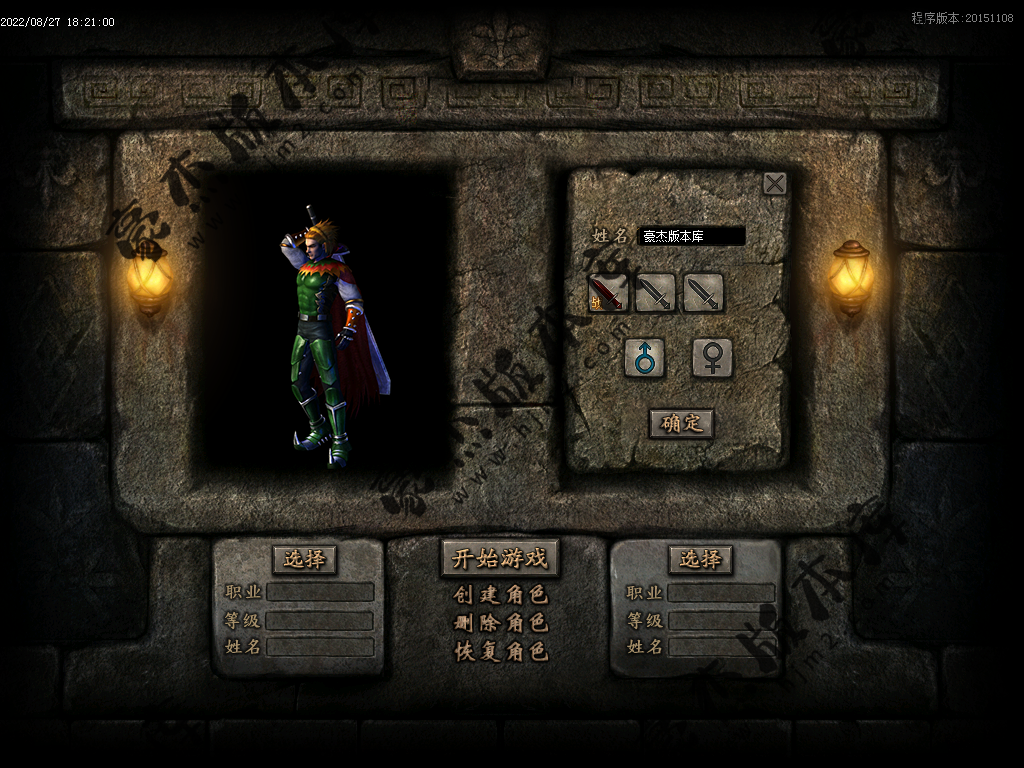Choose the male gender symbol
This screenshot has width=1024, height=768.
pyautogui.click(x=645, y=358)
